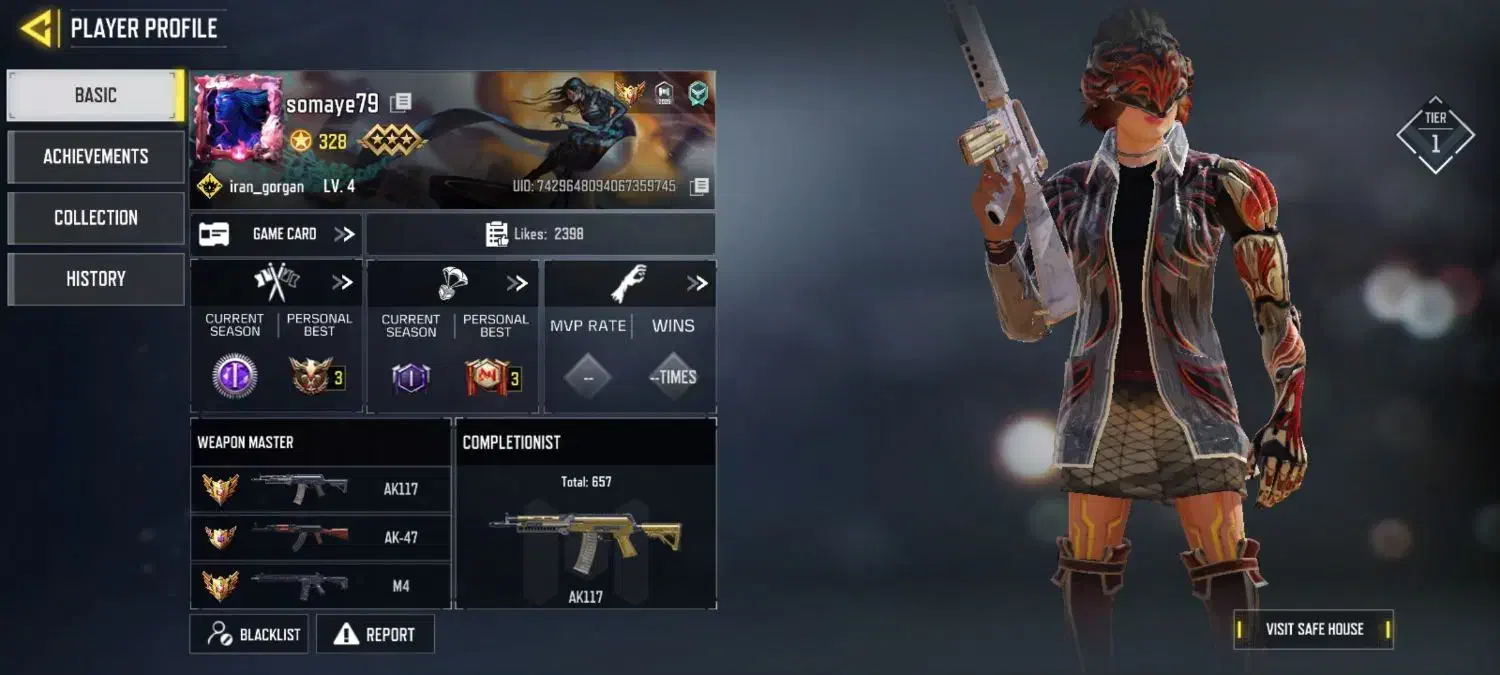Click the Likes counter button

(x=540, y=234)
